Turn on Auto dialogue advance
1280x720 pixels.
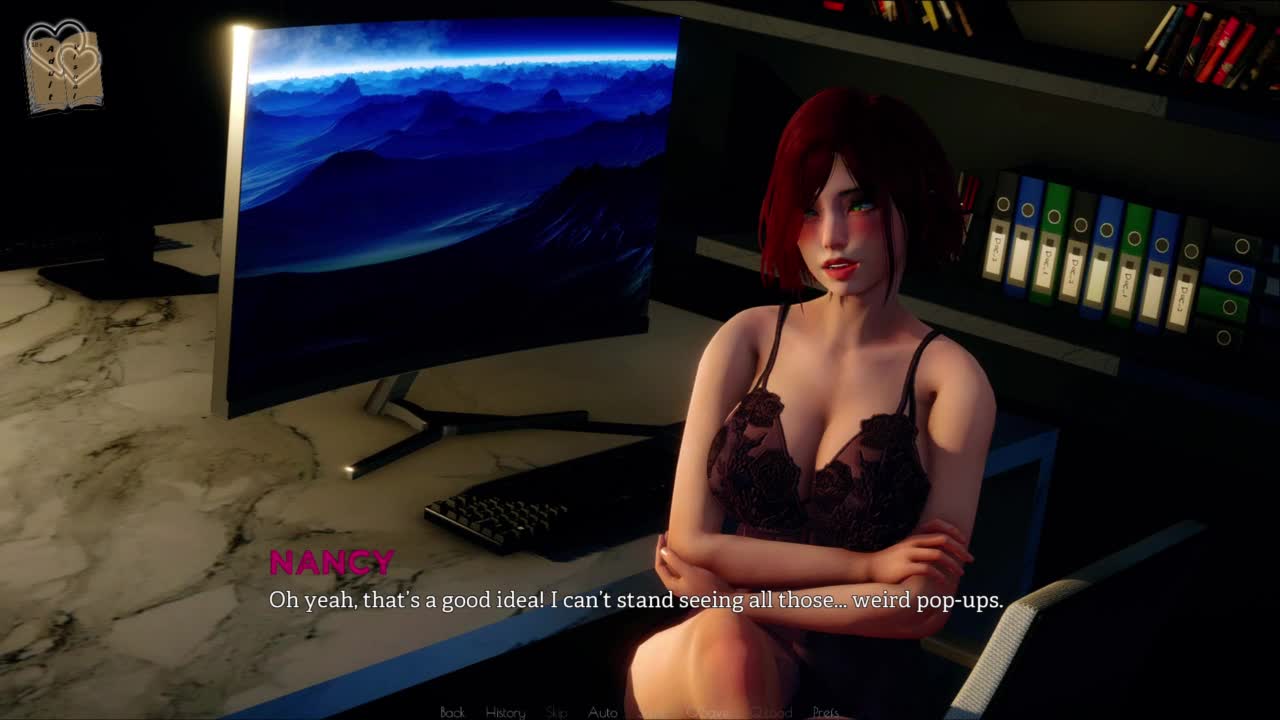point(602,712)
